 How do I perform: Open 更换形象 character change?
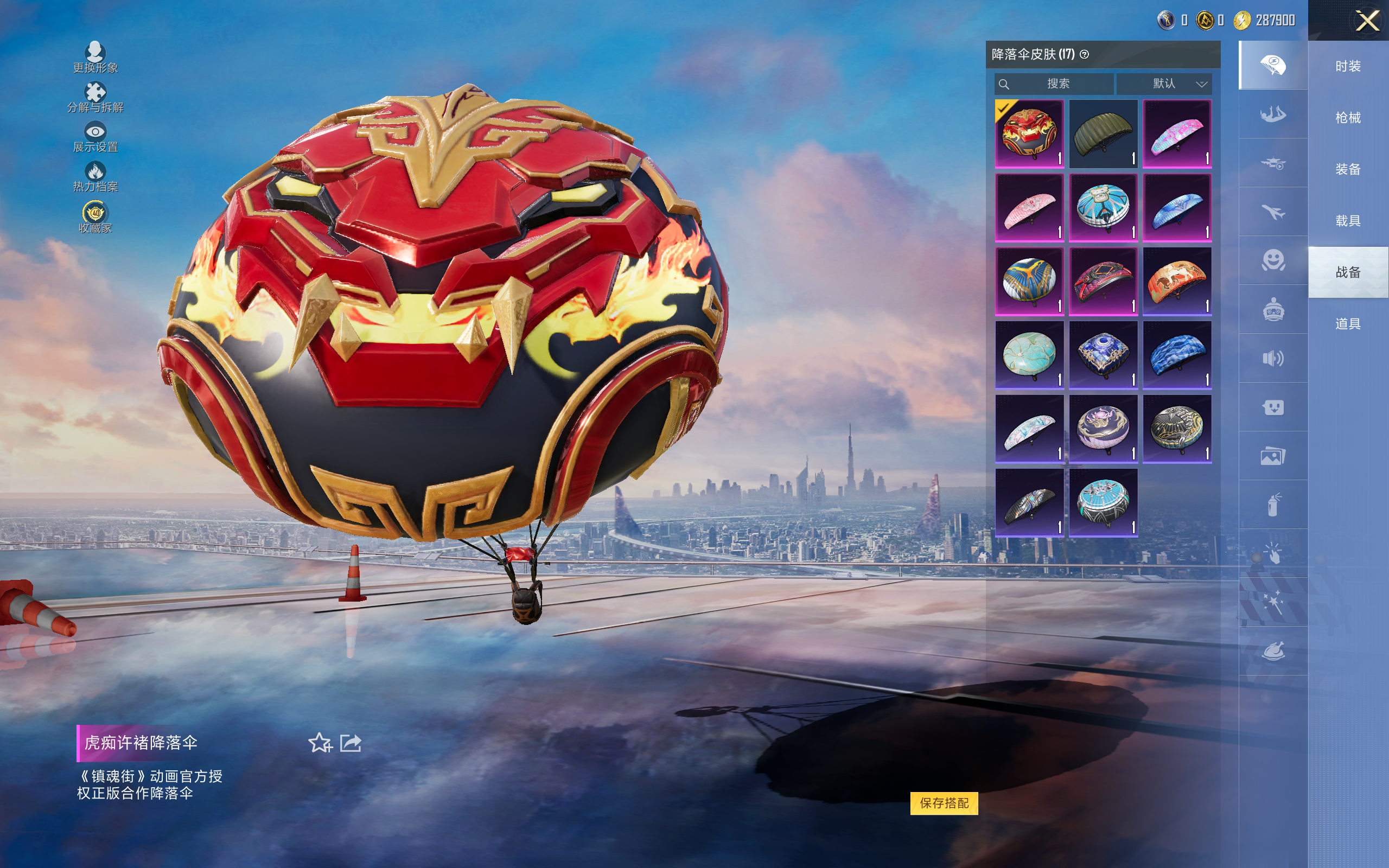[95, 58]
